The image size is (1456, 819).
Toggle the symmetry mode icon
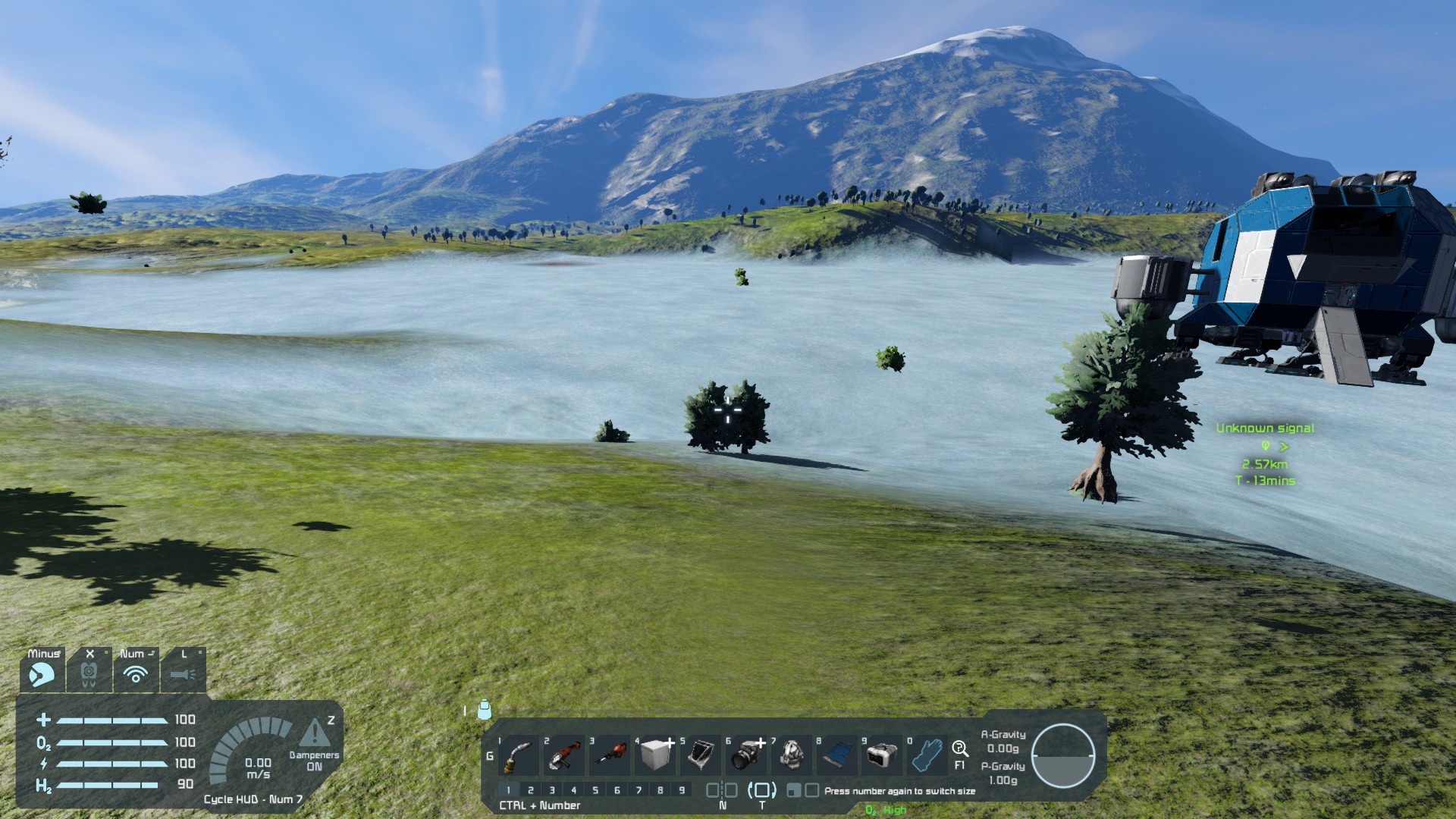(x=721, y=790)
